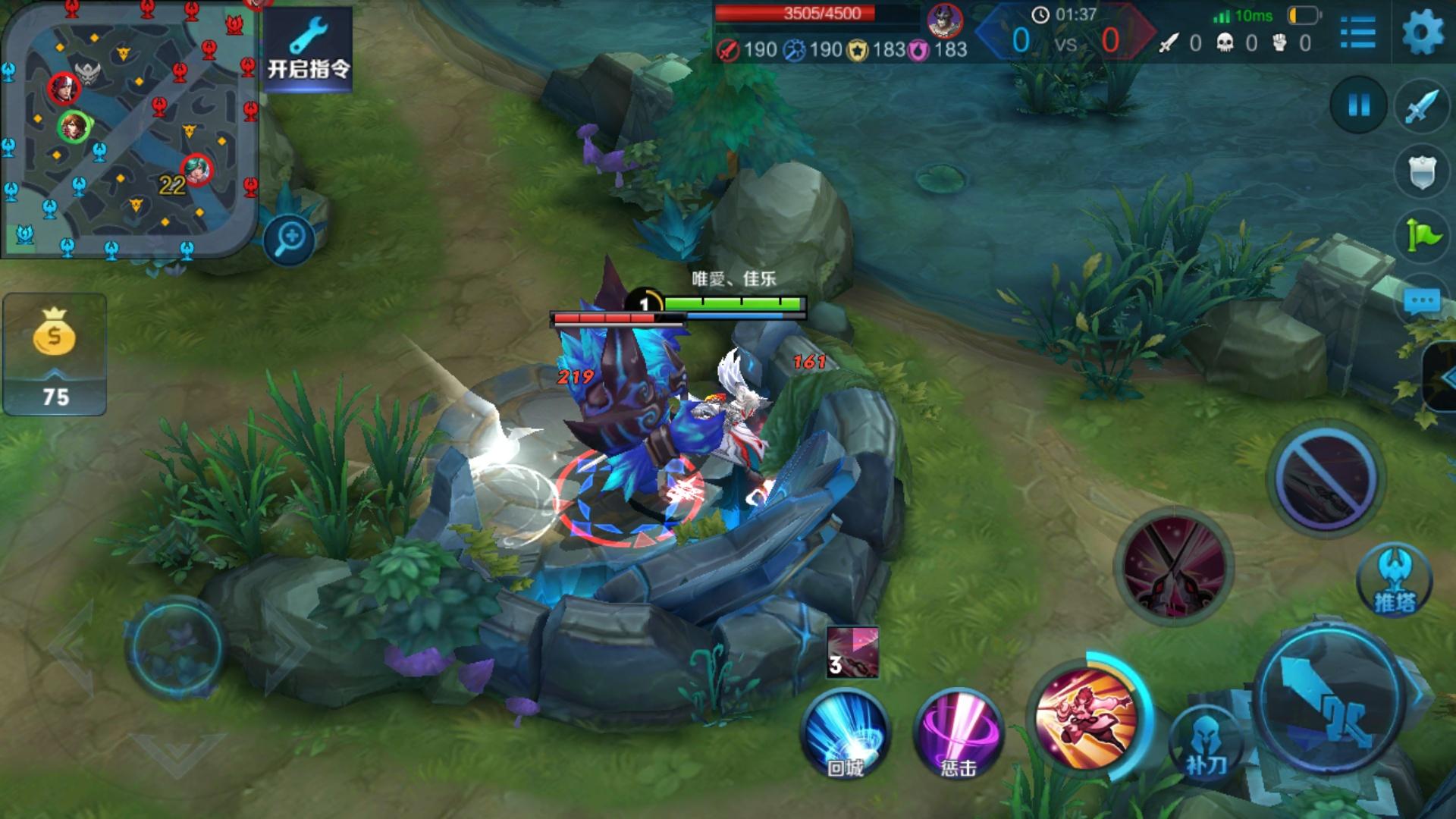1456x819 pixels.
Task: Tap the shield defend signal
Action: tap(1421, 172)
